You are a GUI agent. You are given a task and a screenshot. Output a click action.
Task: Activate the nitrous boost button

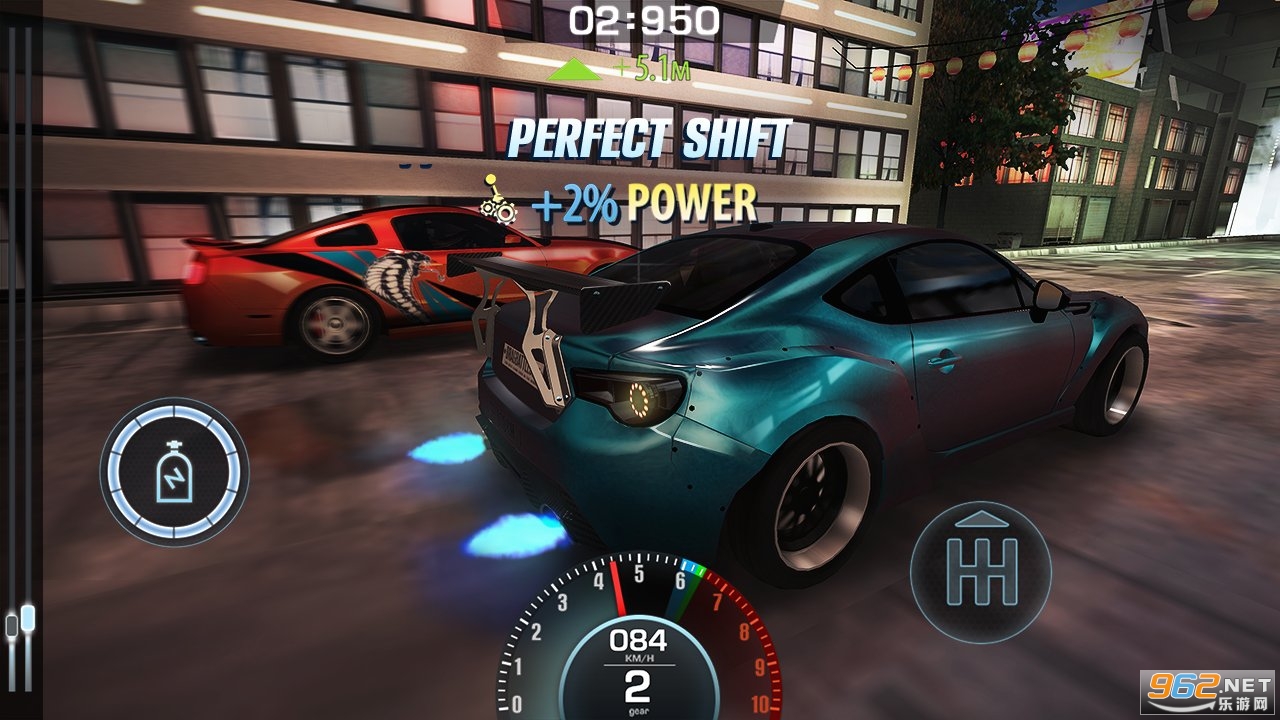pos(174,472)
